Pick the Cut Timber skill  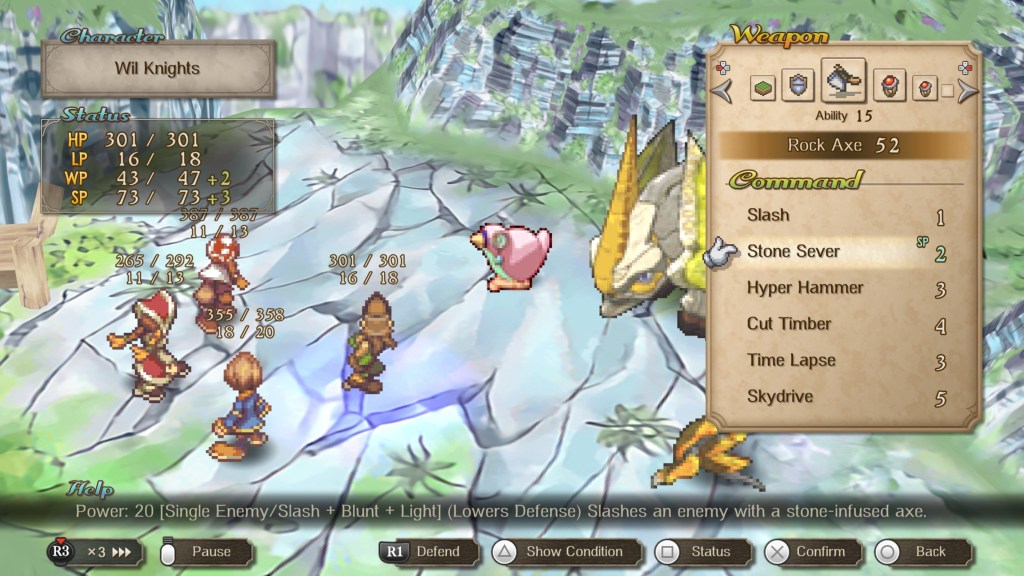789,324
